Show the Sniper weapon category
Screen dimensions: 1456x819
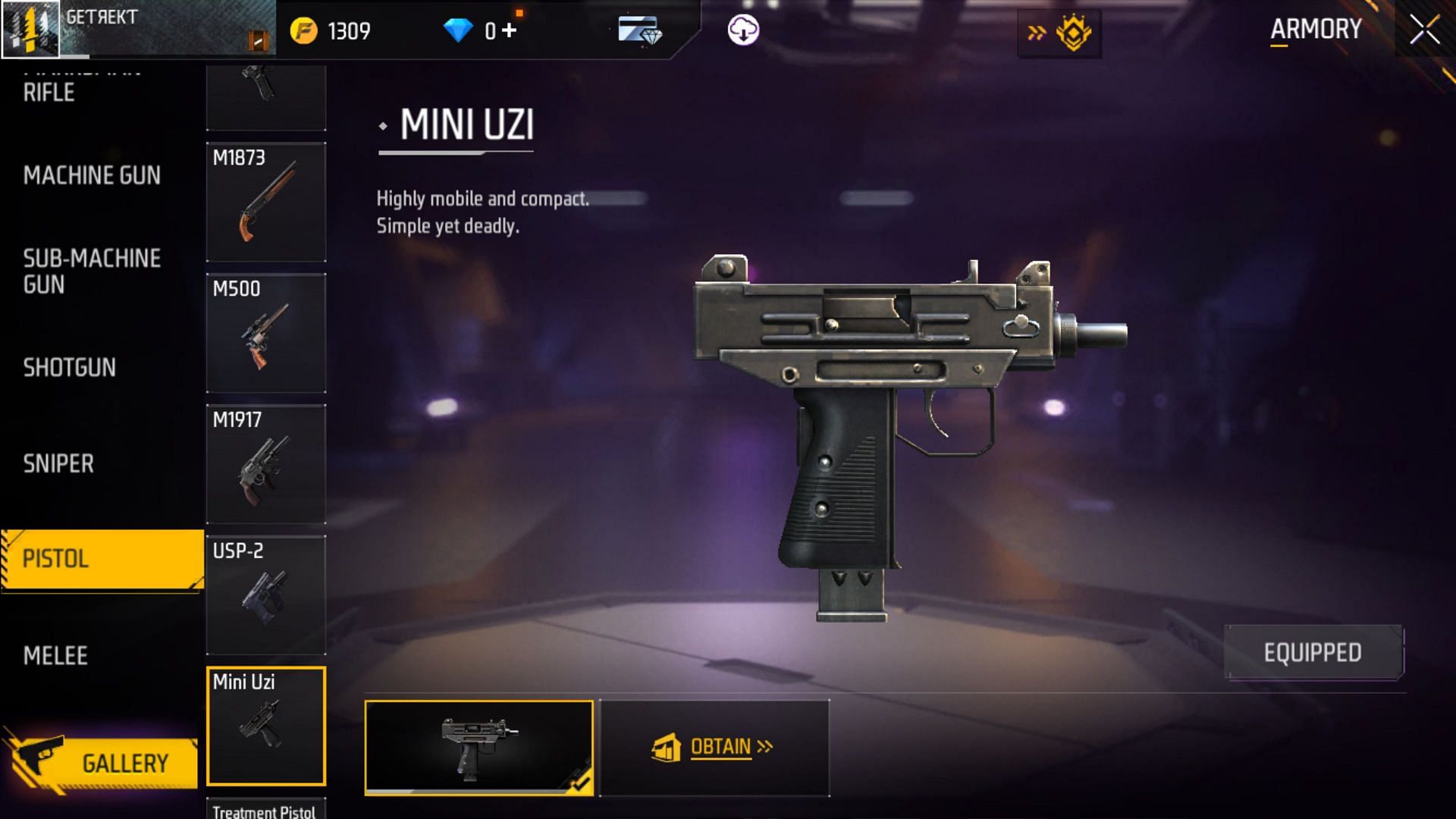click(58, 463)
